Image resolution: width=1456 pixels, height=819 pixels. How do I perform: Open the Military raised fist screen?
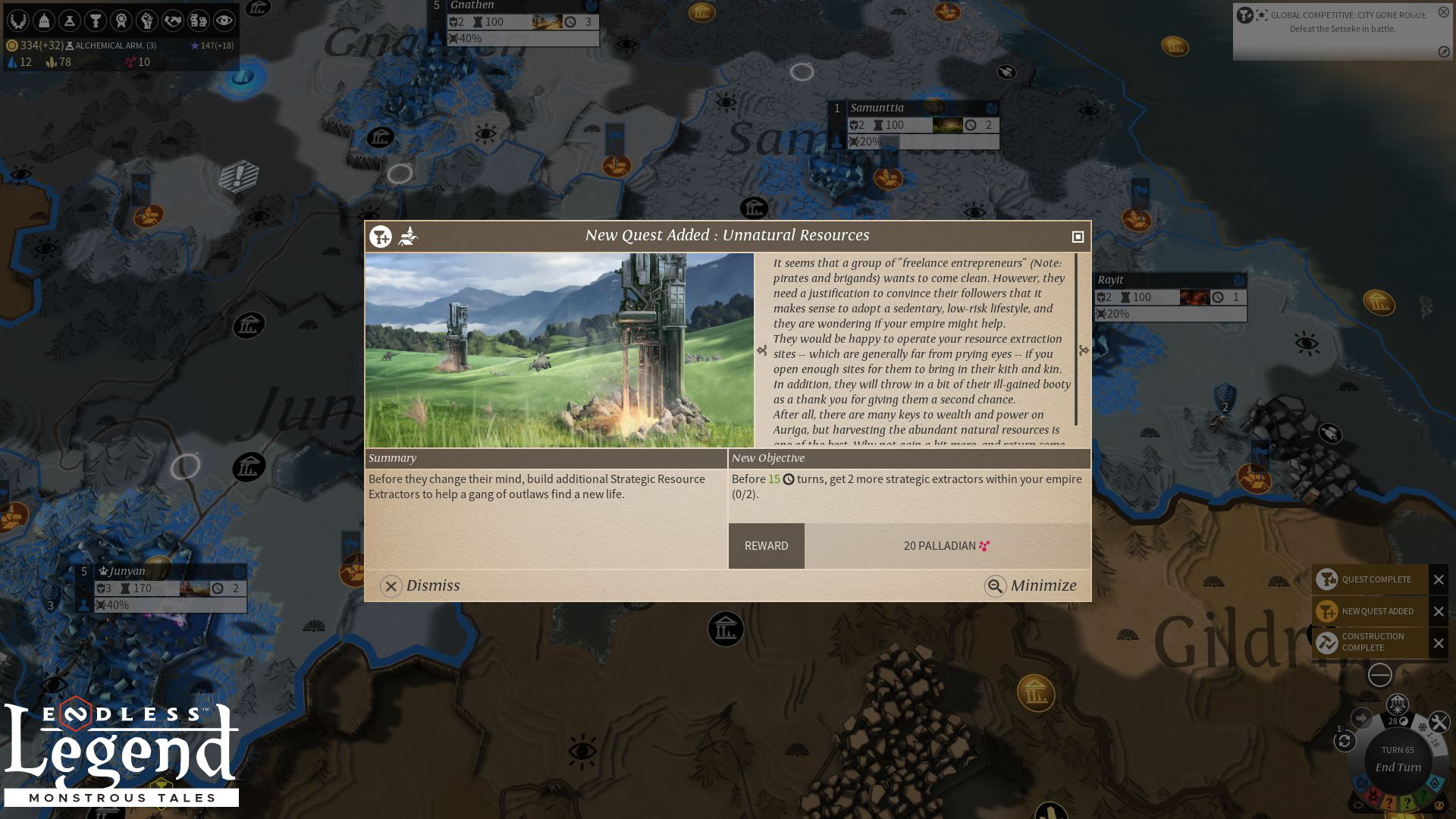pyautogui.click(x=147, y=20)
